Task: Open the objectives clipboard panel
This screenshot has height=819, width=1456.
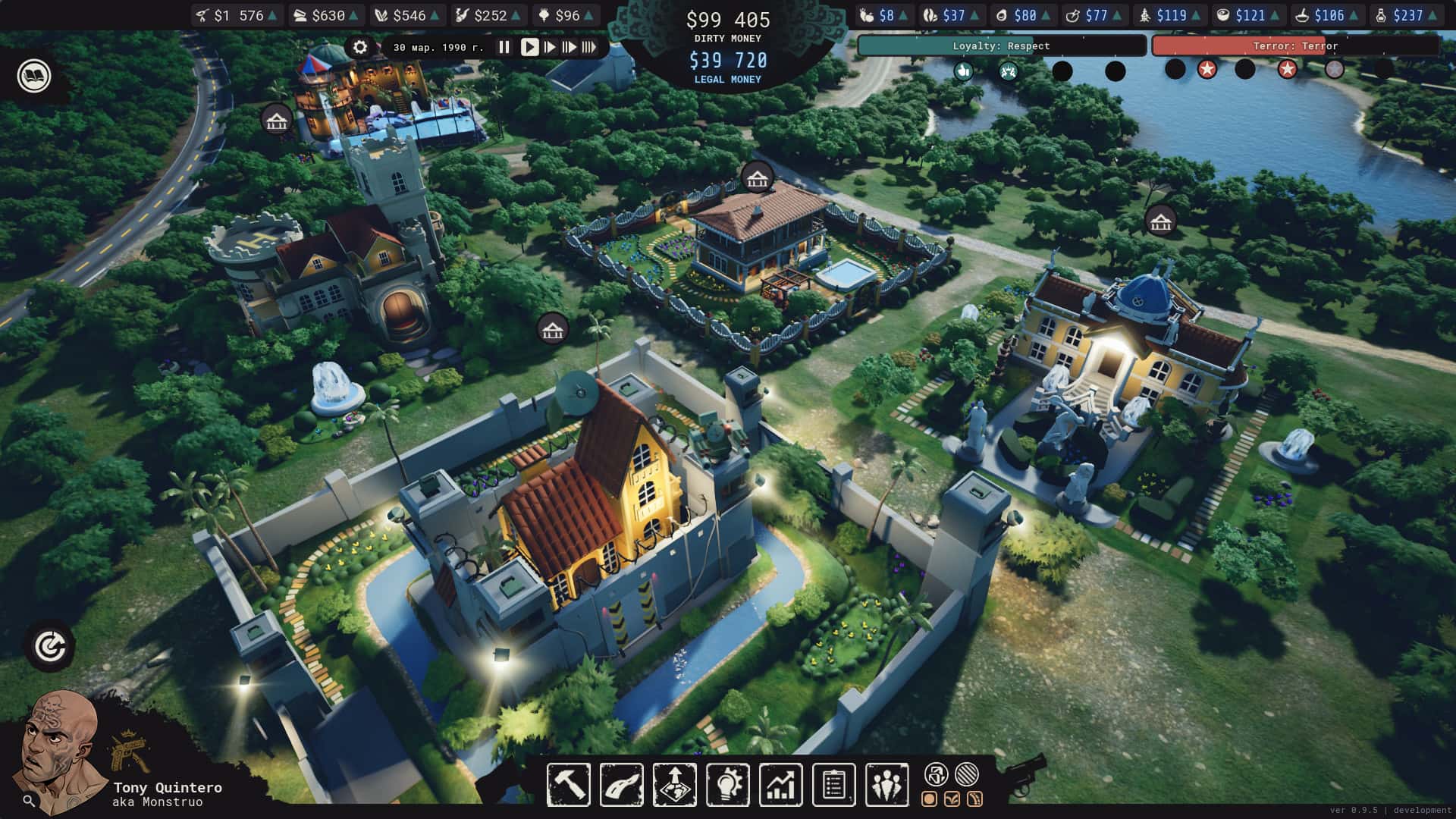Action: click(x=833, y=785)
